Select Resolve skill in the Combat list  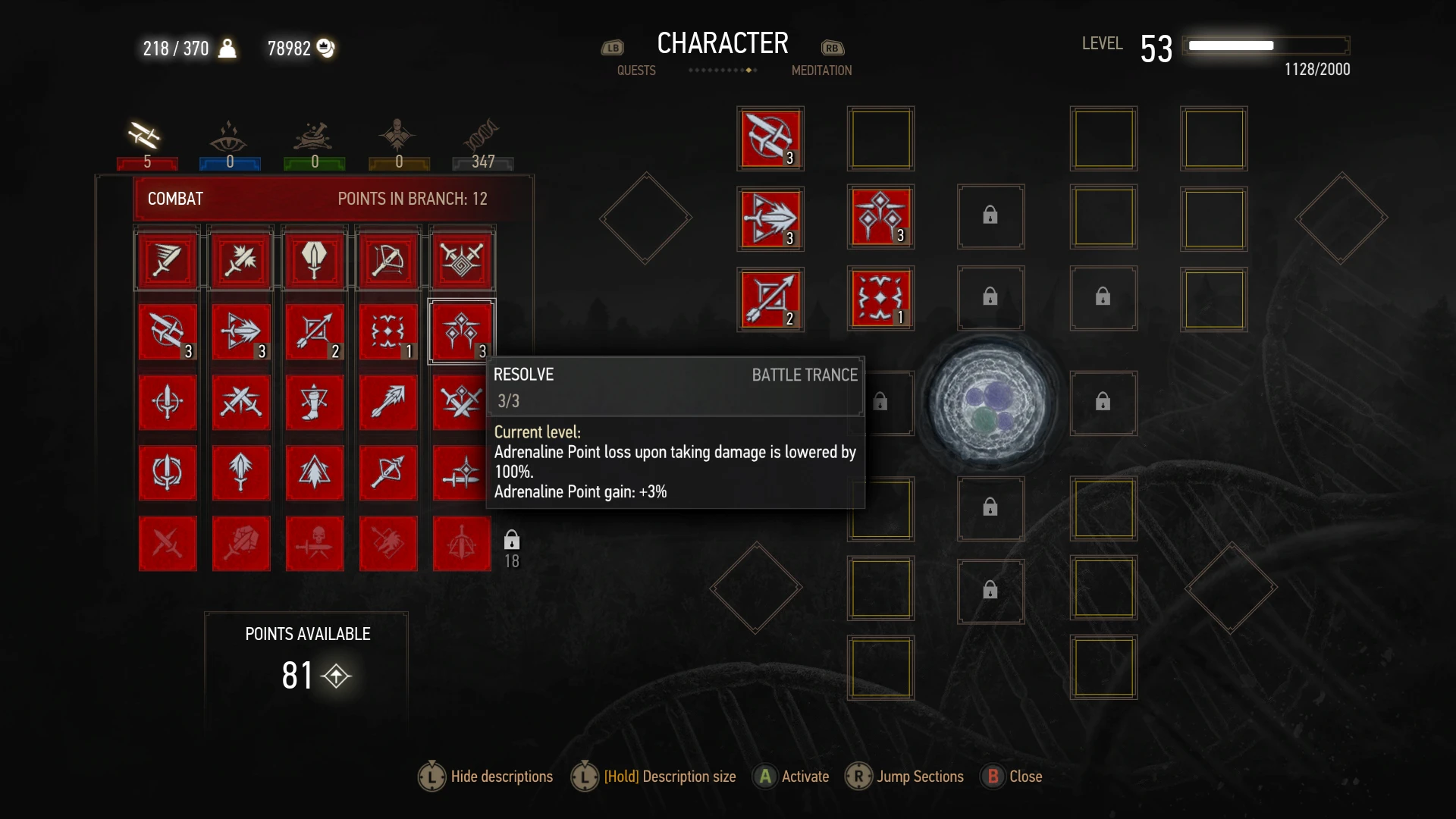tap(461, 331)
